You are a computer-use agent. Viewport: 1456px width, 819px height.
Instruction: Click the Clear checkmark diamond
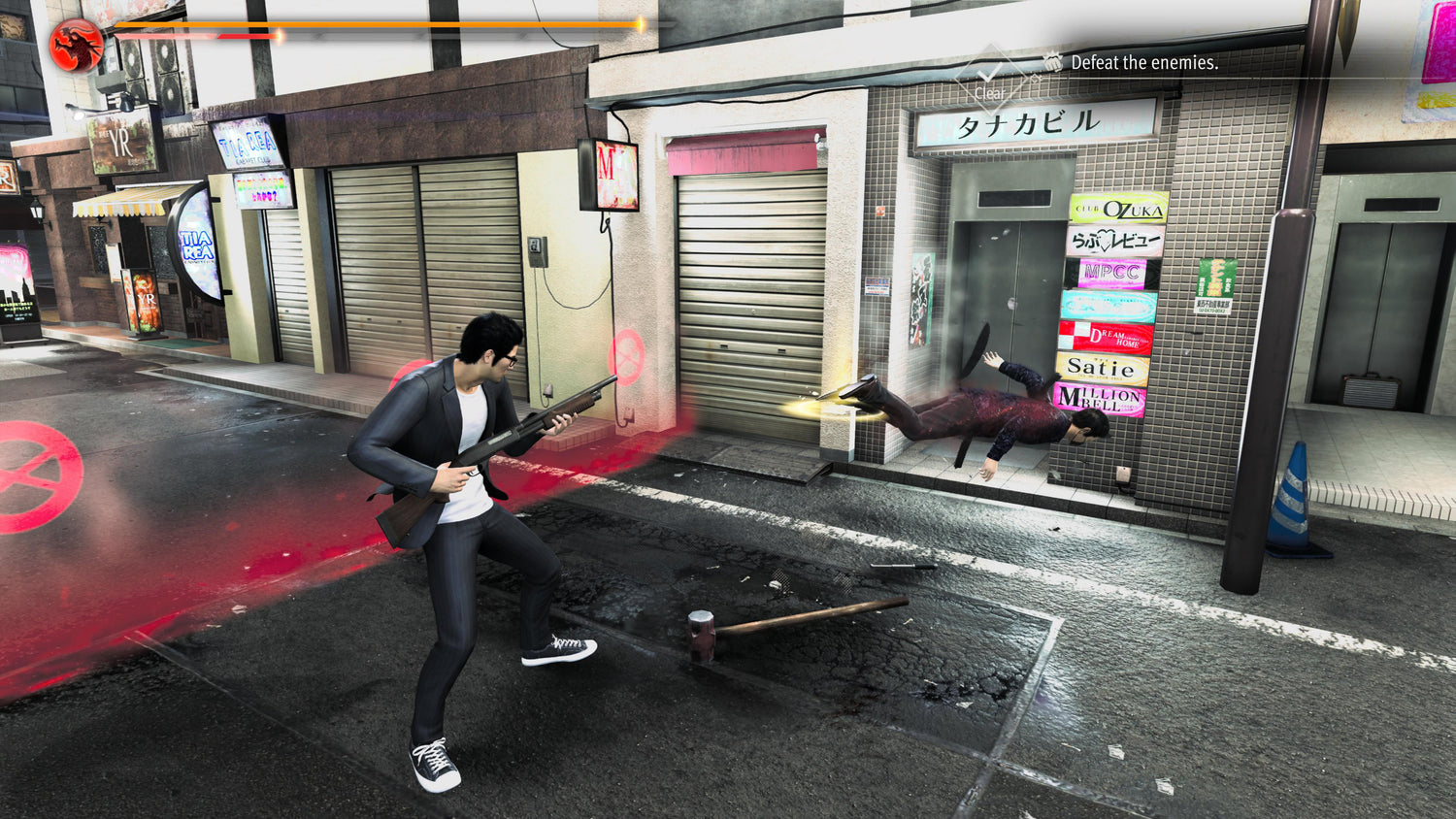click(x=989, y=78)
